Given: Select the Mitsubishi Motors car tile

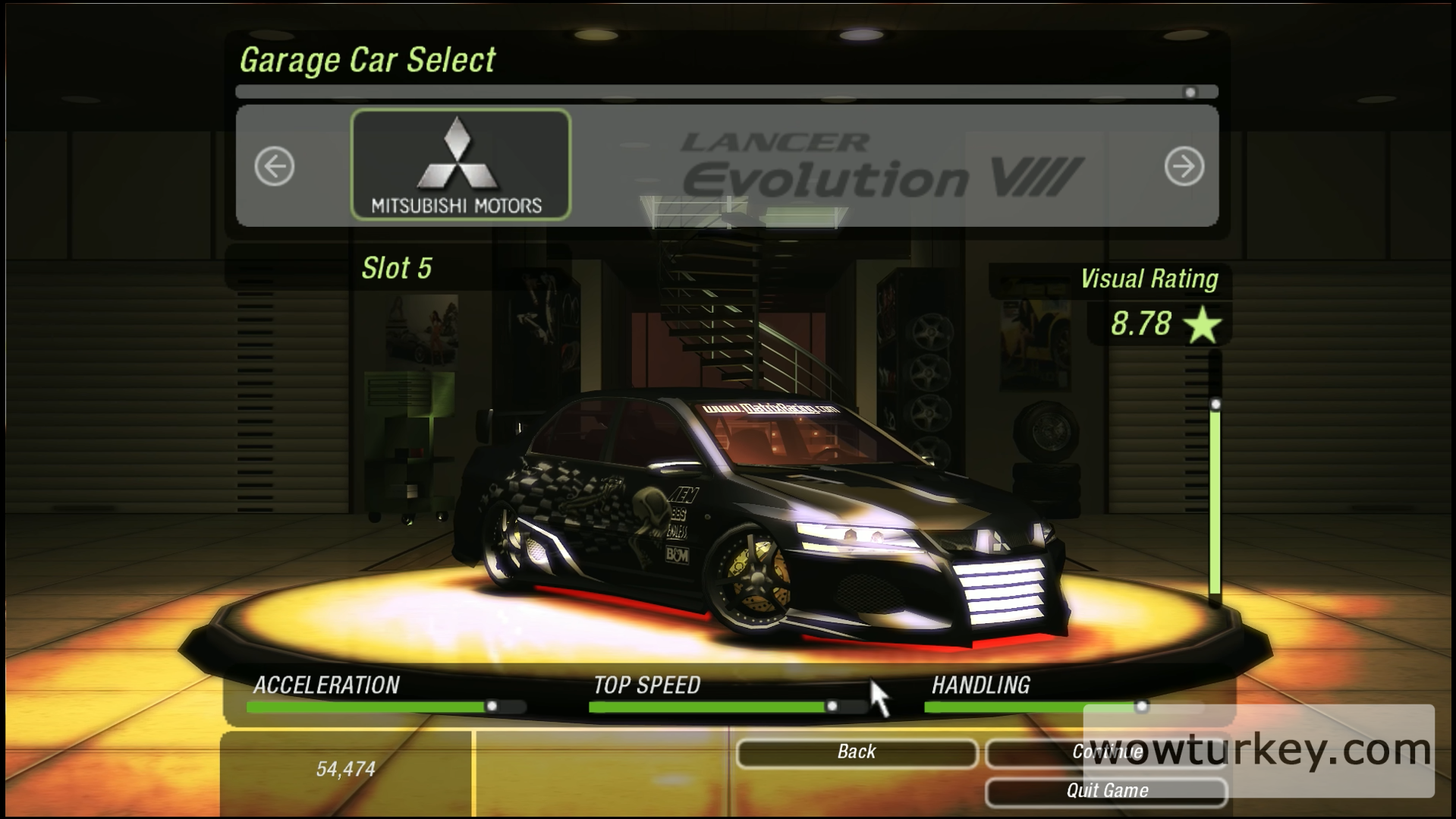Looking at the screenshot, I should click(x=461, y=165).
